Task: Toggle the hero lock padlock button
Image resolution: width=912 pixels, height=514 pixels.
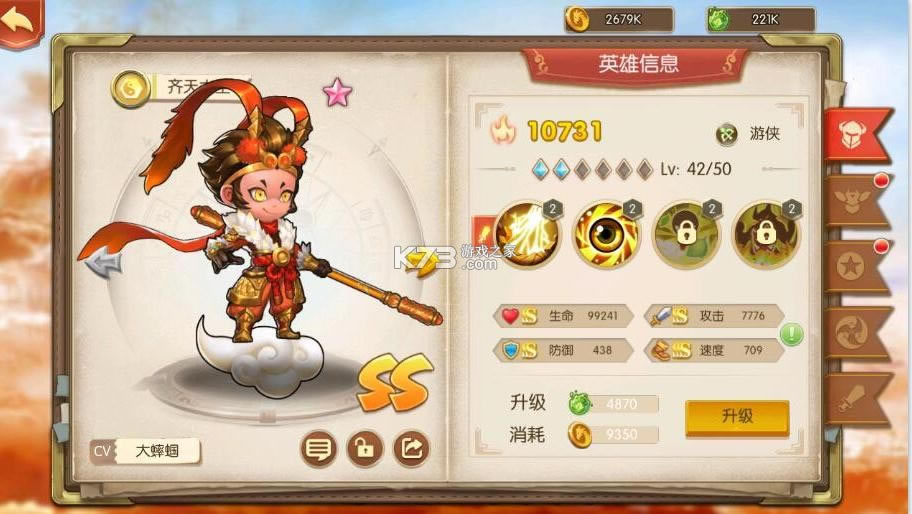Action: pyautogui.click(x=365, y=449)
